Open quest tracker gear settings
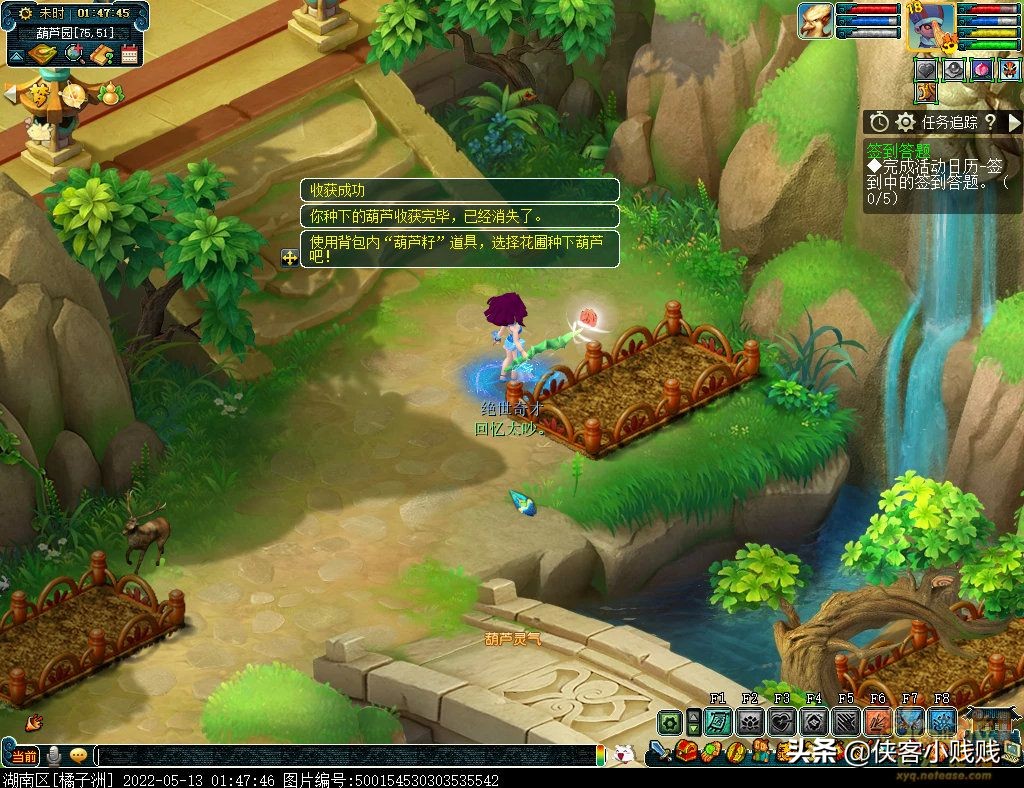 (905, 122)
